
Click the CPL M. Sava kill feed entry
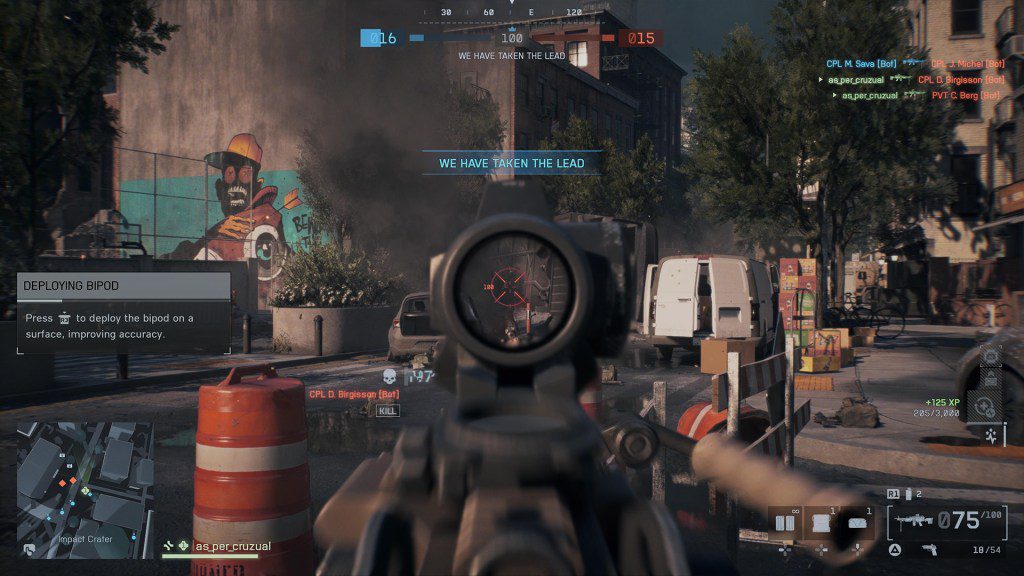click(861, 63)
